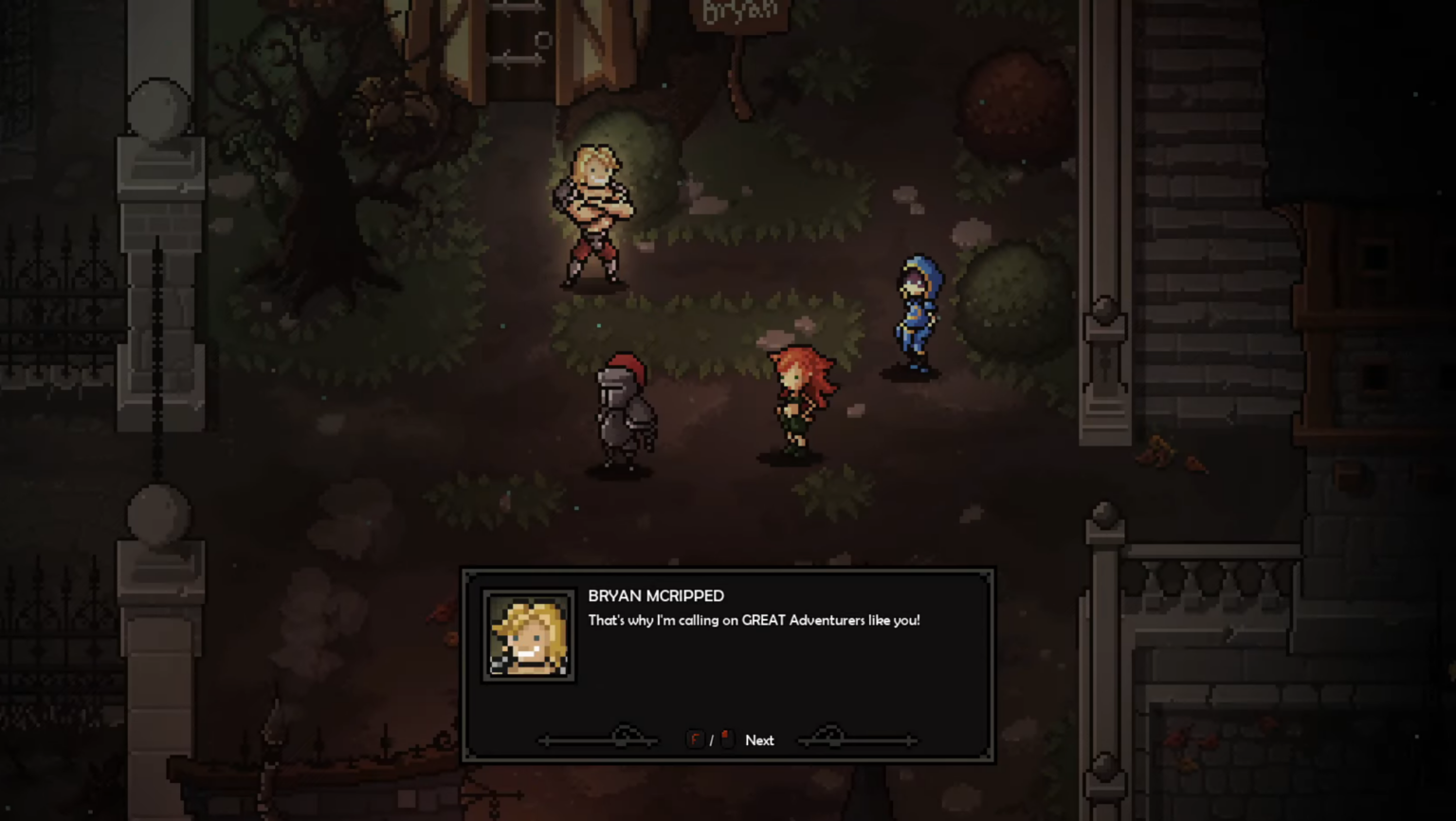Click the mouse button icon beside Next
The image size is (1456, 821).
[725, 739]
